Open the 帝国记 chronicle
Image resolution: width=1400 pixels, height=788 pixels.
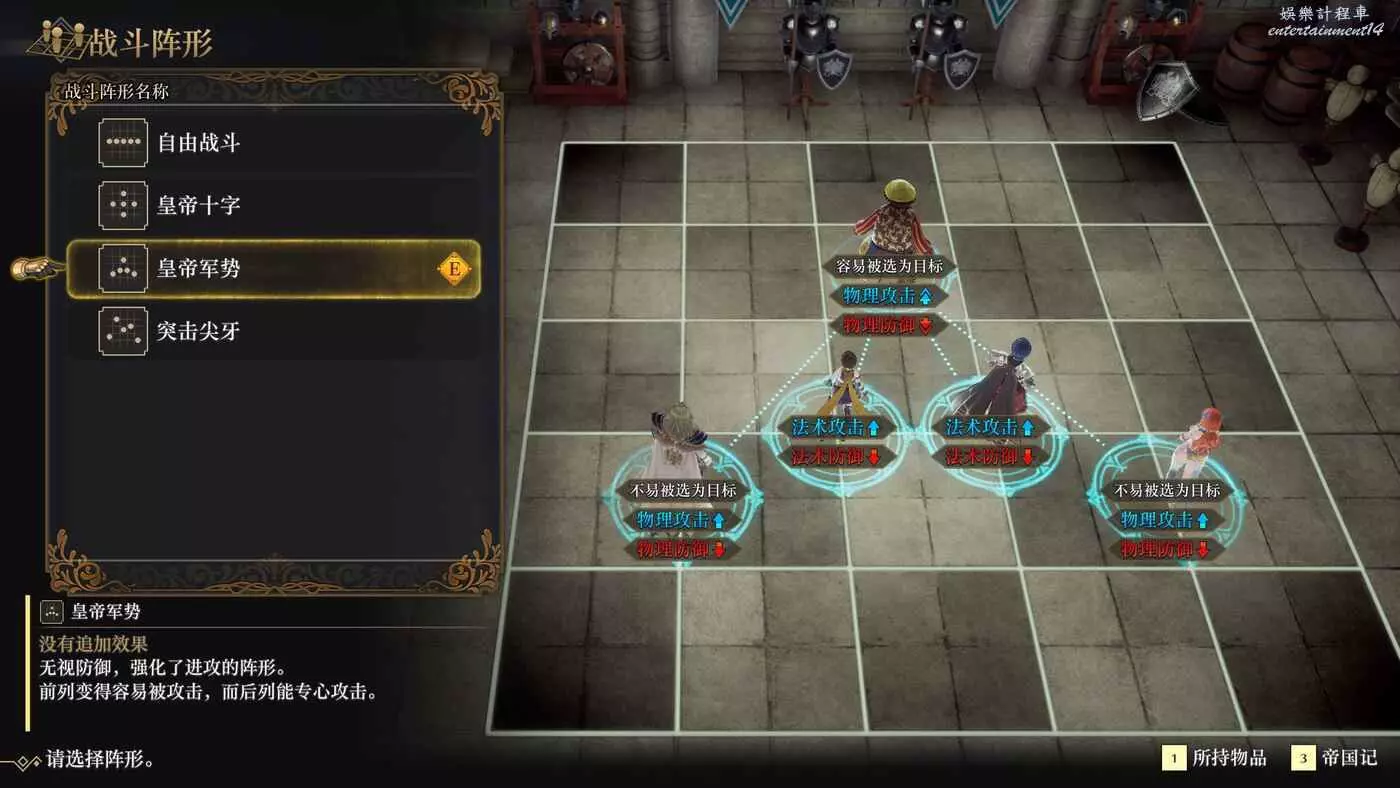(x=1334, y=758)
